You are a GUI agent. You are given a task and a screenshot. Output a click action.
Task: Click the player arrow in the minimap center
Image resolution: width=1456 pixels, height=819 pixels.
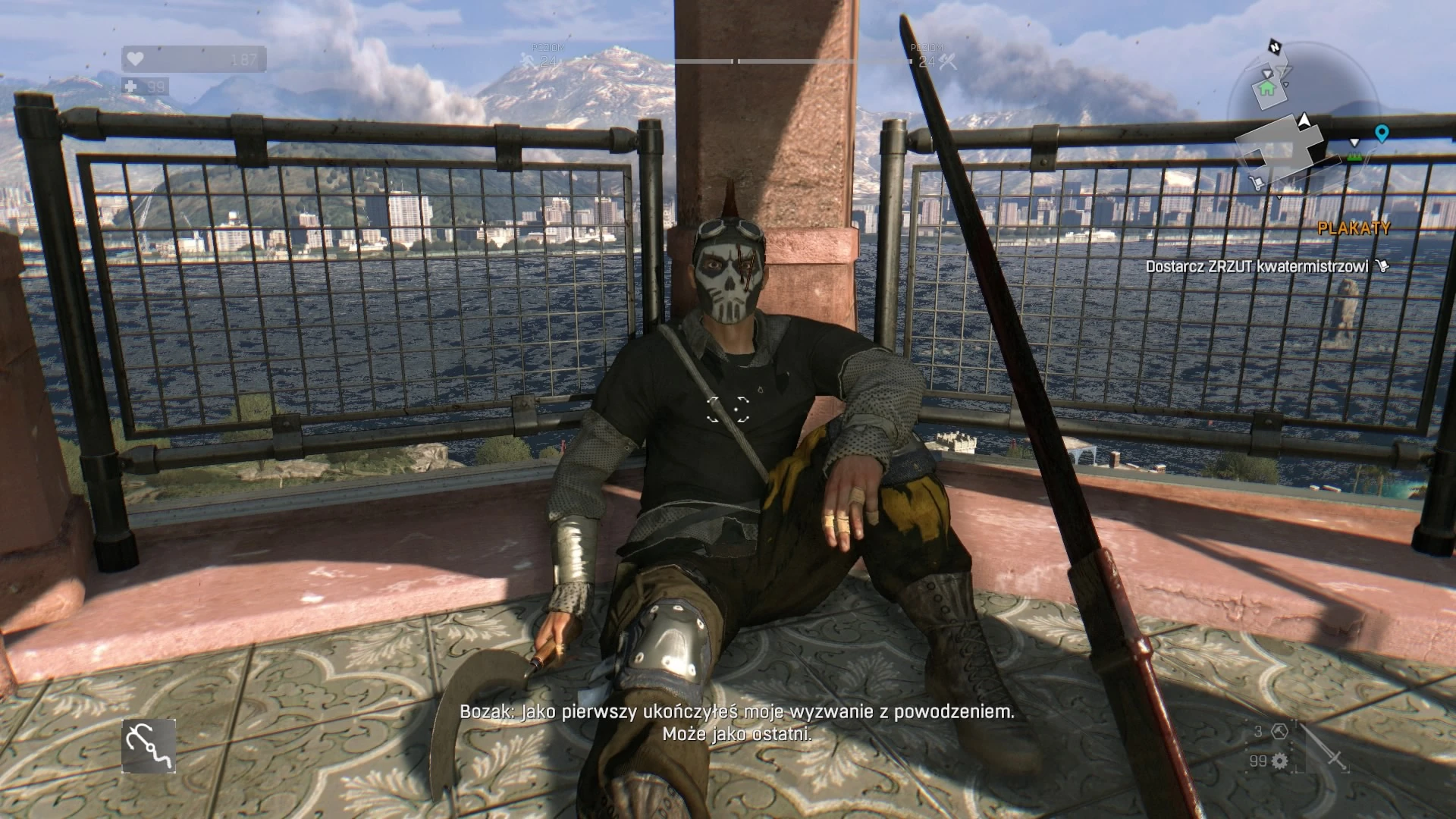(x=1304, y=120)
